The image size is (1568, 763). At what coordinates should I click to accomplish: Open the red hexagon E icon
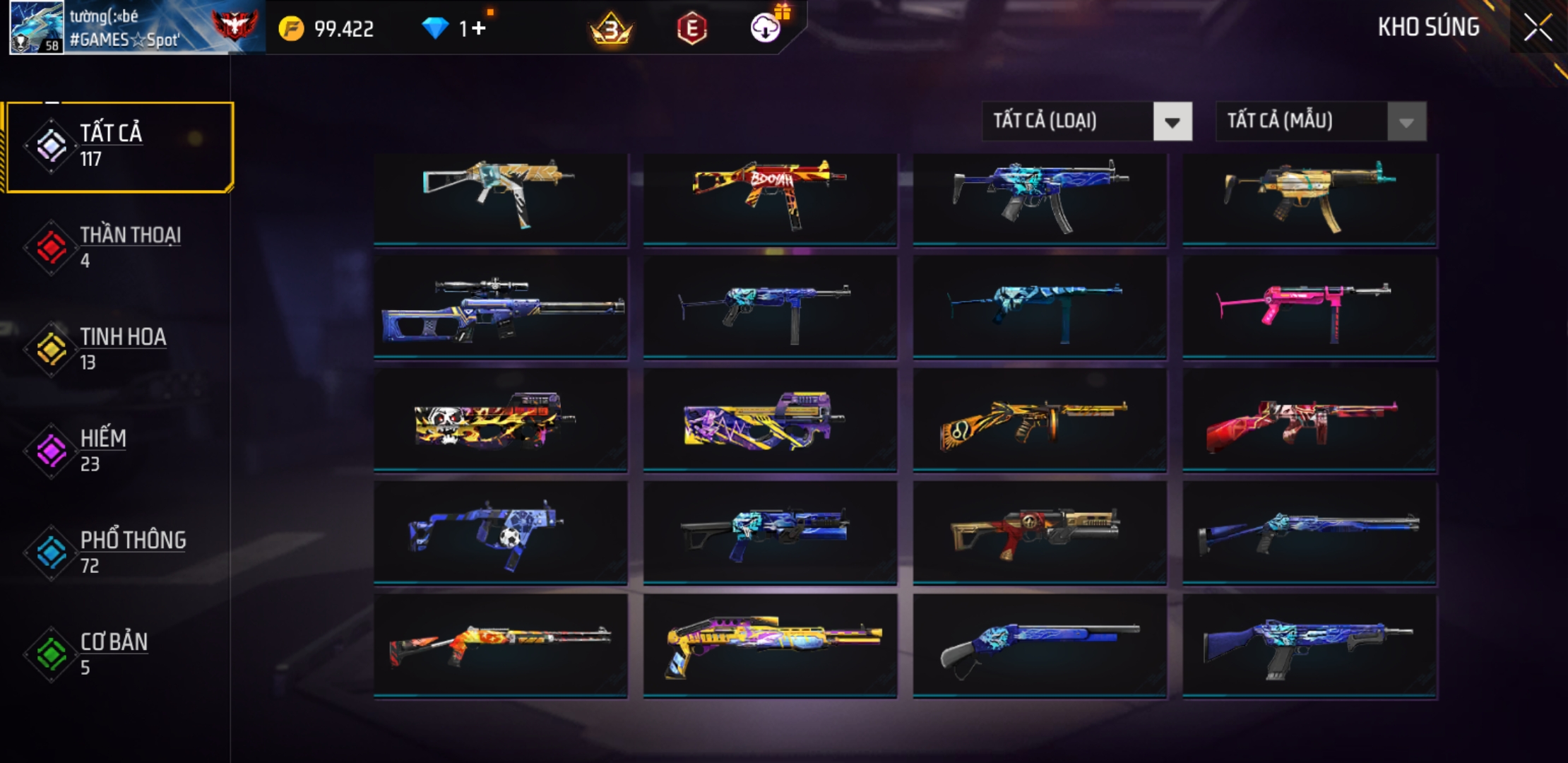pyautogui.click(x=691, y=29)
